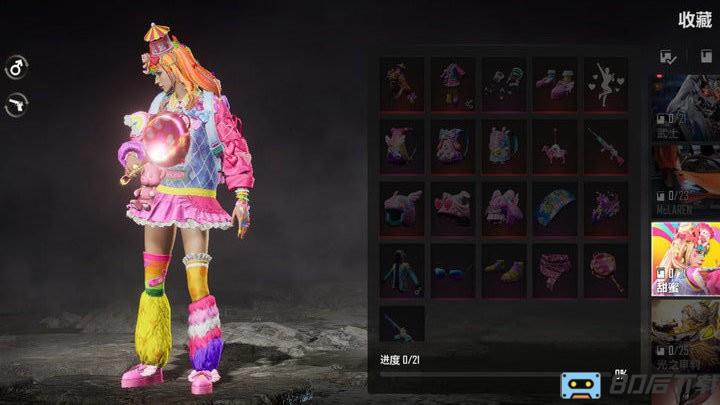Click the checkmark filter icon under 收藏

click(x=667, y=58)
